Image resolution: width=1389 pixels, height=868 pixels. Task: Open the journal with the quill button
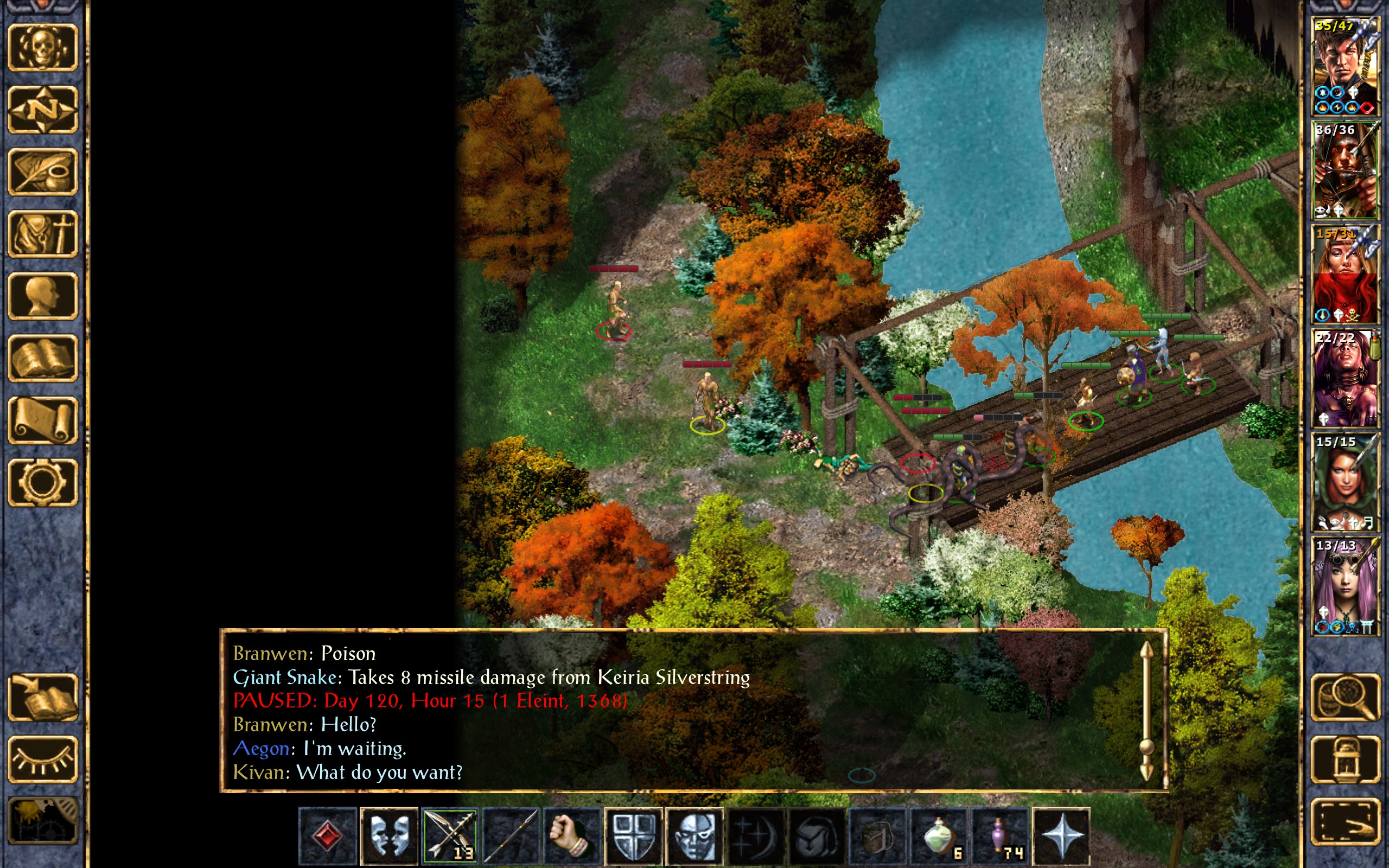click(x=42, y=171)
